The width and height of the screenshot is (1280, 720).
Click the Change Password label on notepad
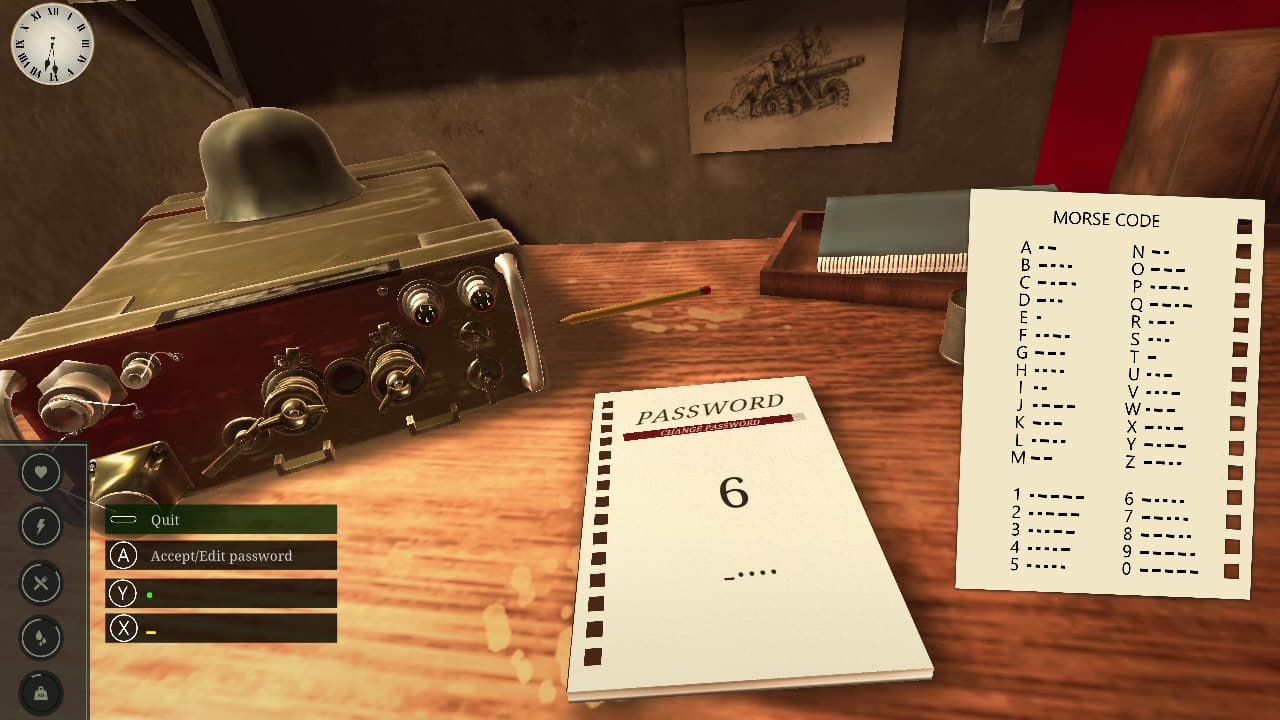pos(709,428)
